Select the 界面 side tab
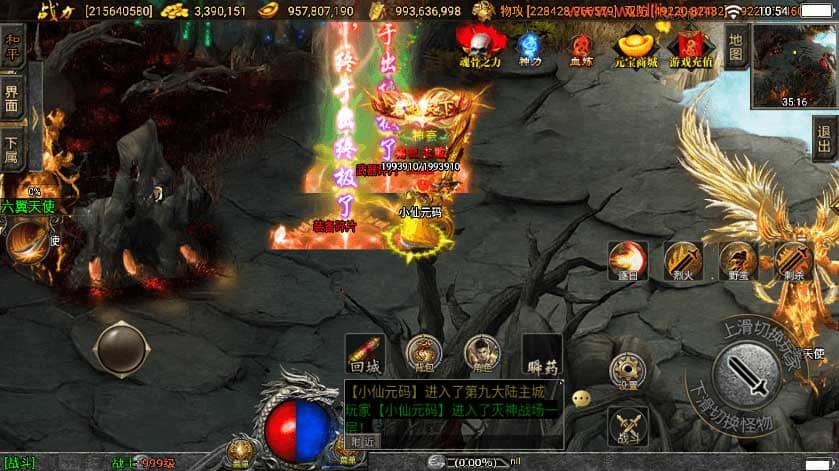The height and width of the screenshot is (471, 839). (x=12, y=98)
